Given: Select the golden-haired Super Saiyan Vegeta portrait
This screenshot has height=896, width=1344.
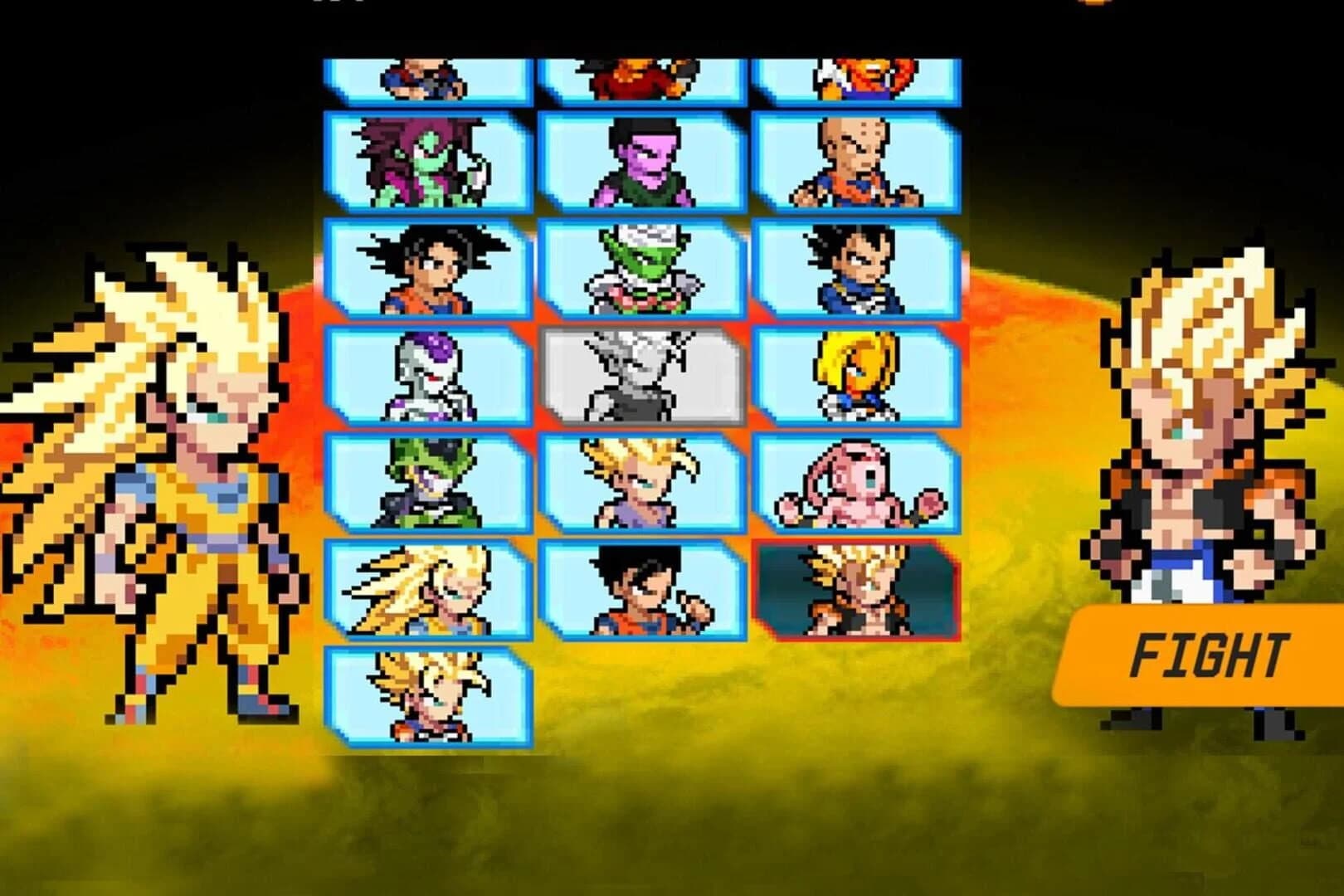Looking at the screenshot, I should pos(863,373).
